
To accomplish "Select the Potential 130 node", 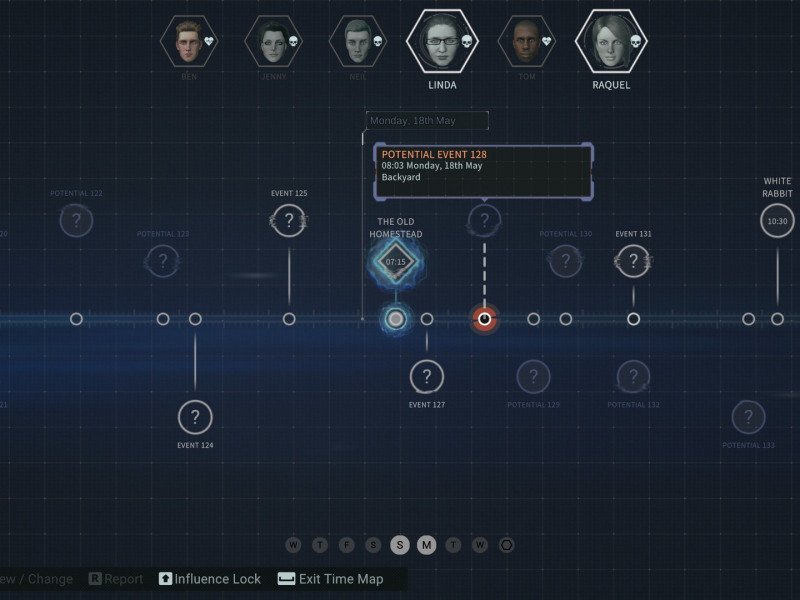I will [565, 262].
